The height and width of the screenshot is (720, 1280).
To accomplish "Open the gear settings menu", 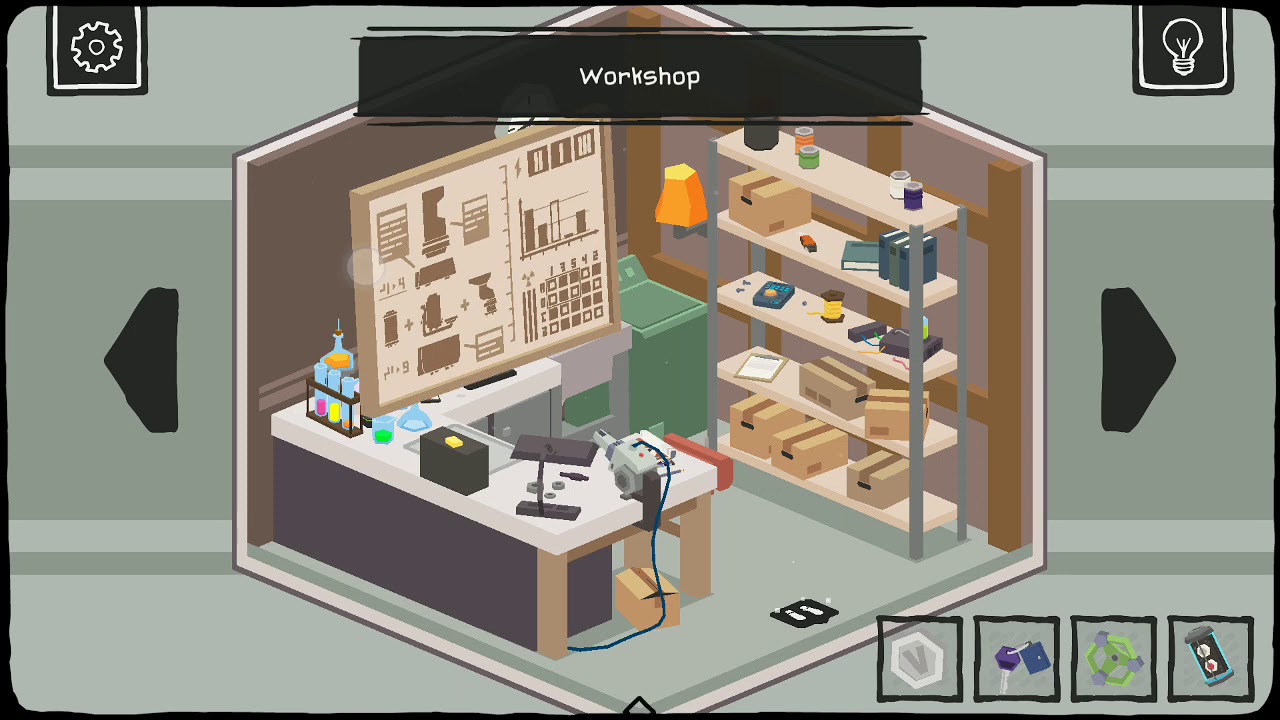I will pyautogui.click(x=97, y=47).
